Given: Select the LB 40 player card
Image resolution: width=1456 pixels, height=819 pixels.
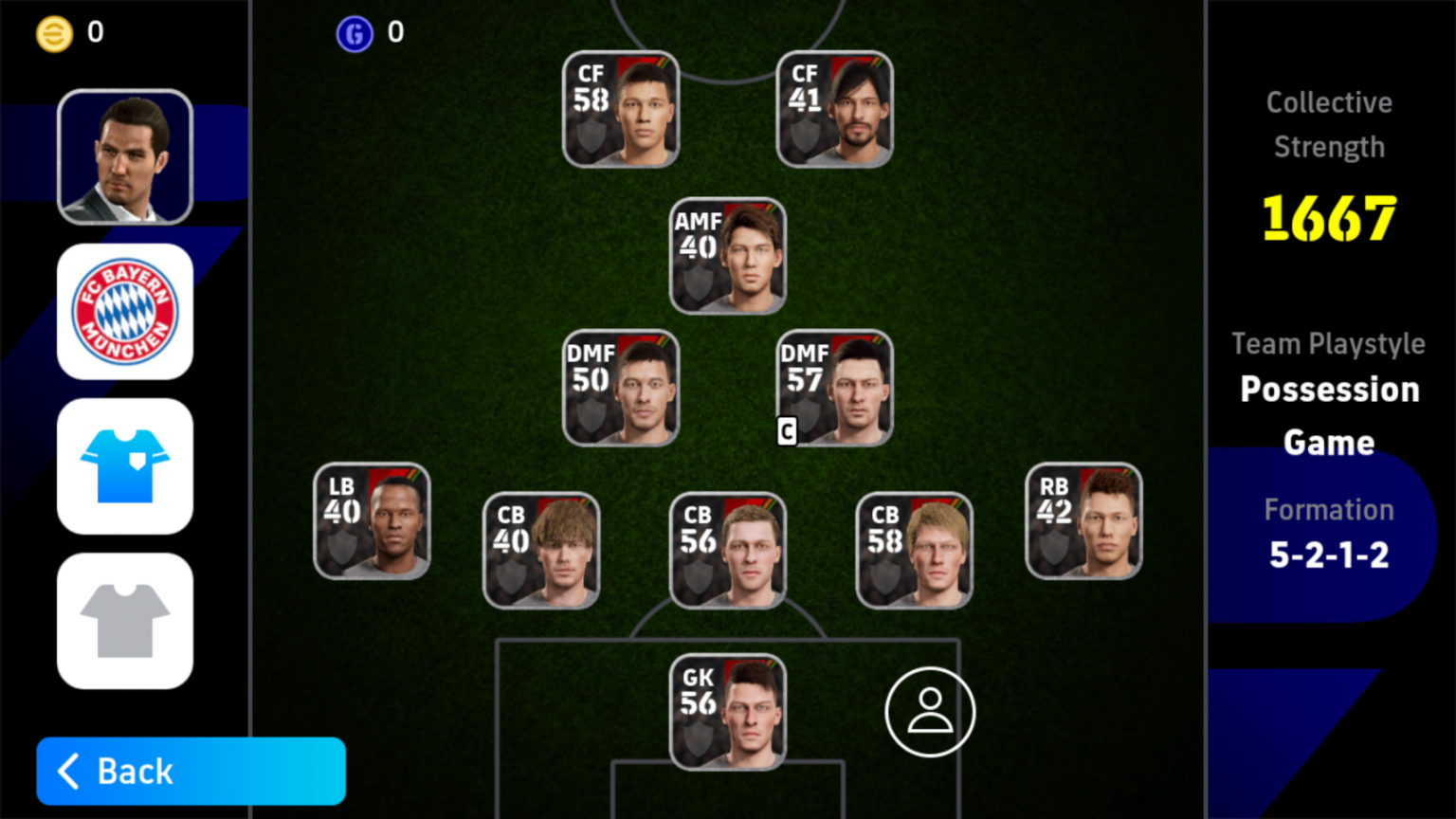Looking at the screenshot, I should [x=372, y=521].
